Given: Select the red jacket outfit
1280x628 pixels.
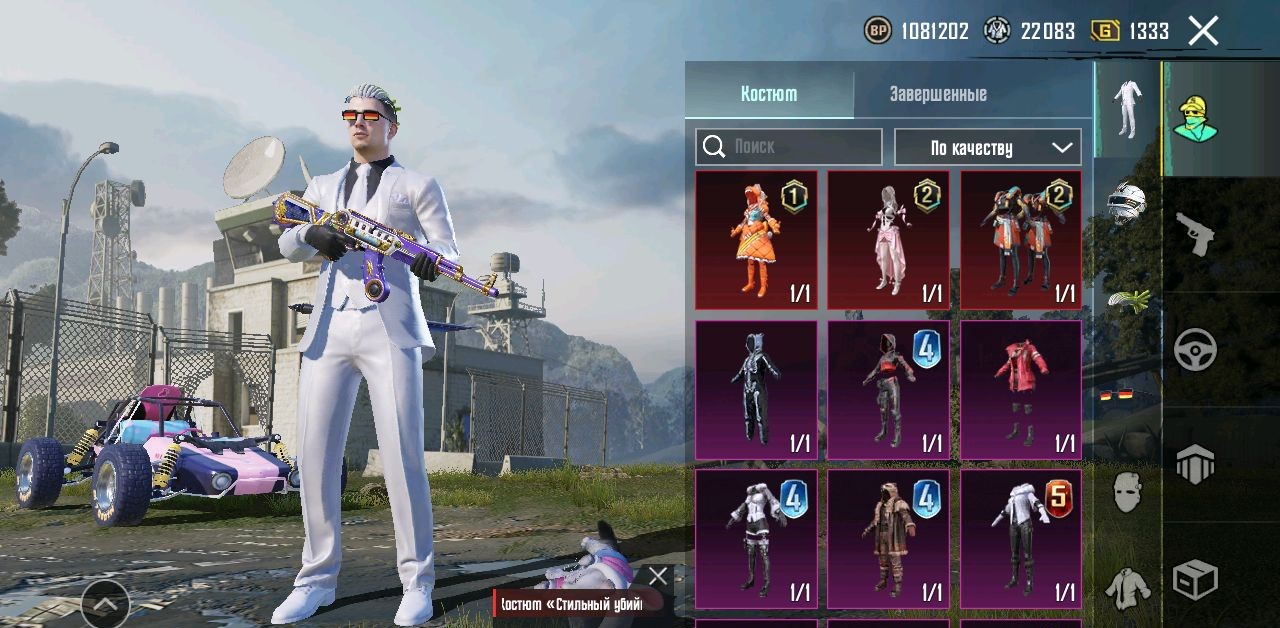Looking at the screenshot, I should coord(1020,390).
